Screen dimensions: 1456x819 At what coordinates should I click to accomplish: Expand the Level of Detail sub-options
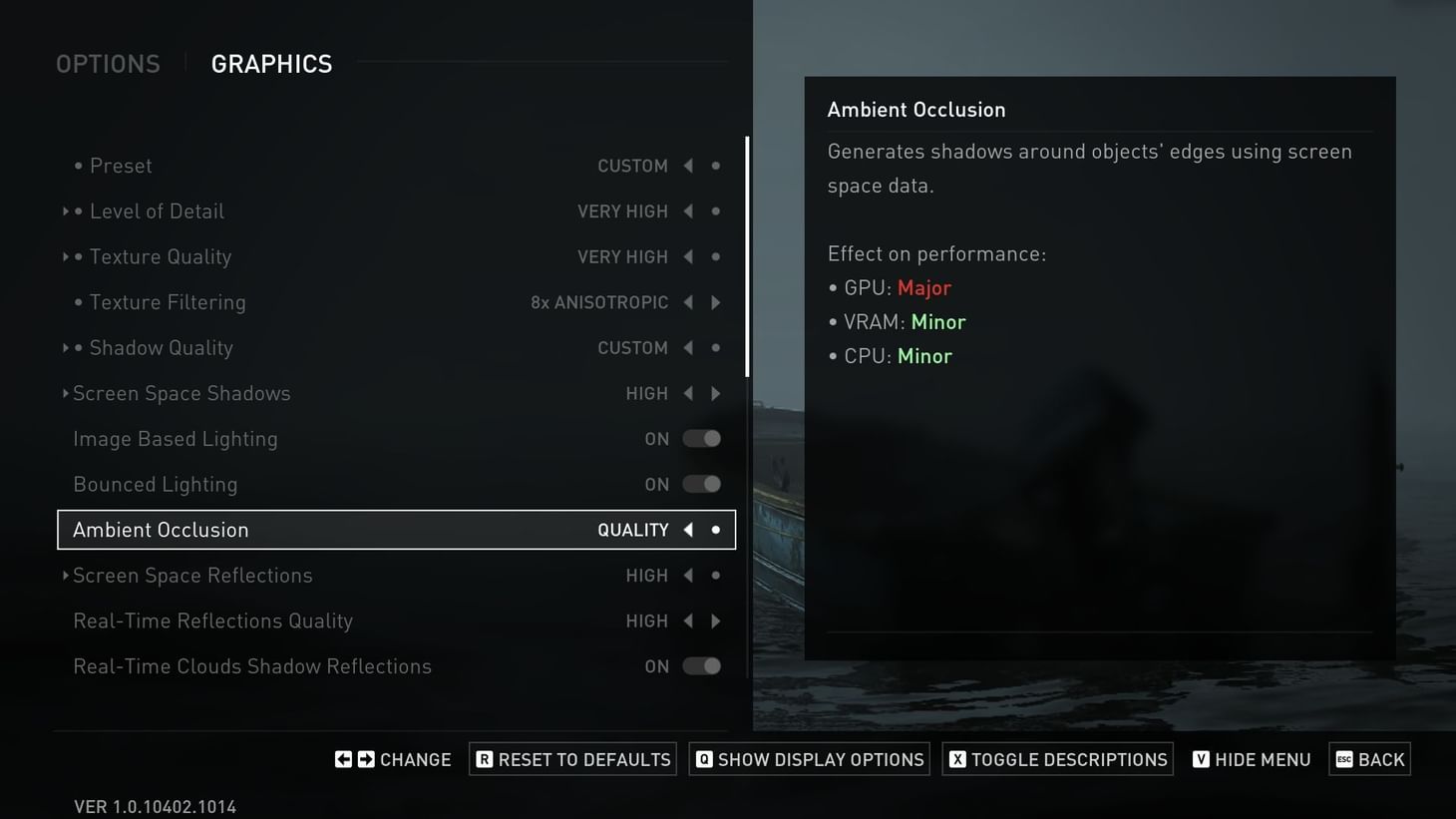(66, 210)
